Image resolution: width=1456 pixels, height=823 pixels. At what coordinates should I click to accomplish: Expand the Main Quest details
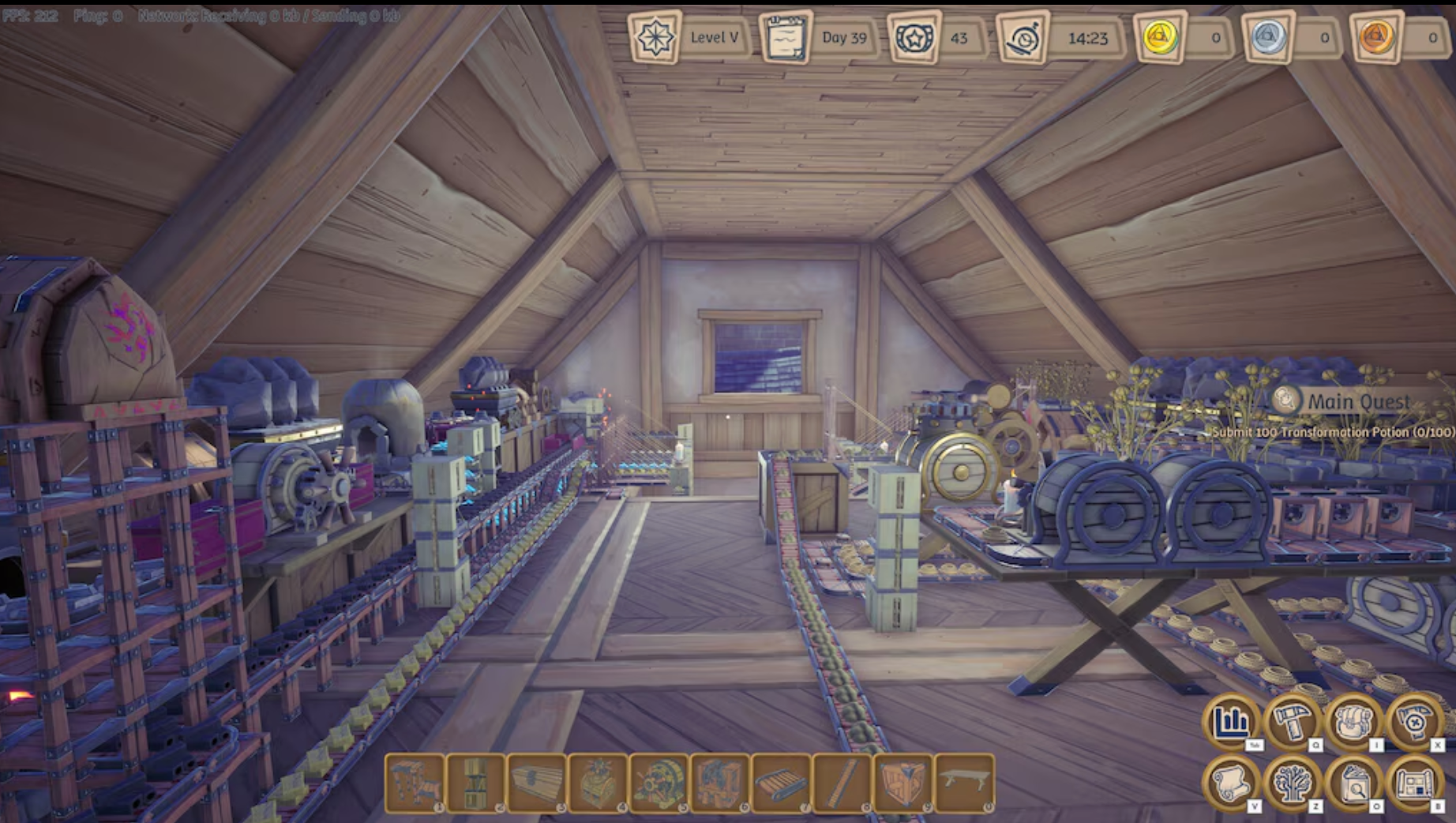coord(1358,401)
